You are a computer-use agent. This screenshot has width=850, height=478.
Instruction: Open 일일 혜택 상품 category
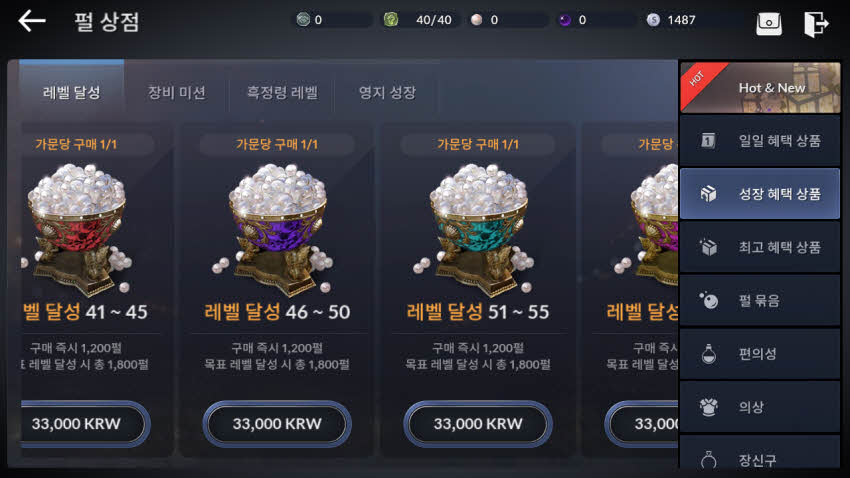point(760,141)
